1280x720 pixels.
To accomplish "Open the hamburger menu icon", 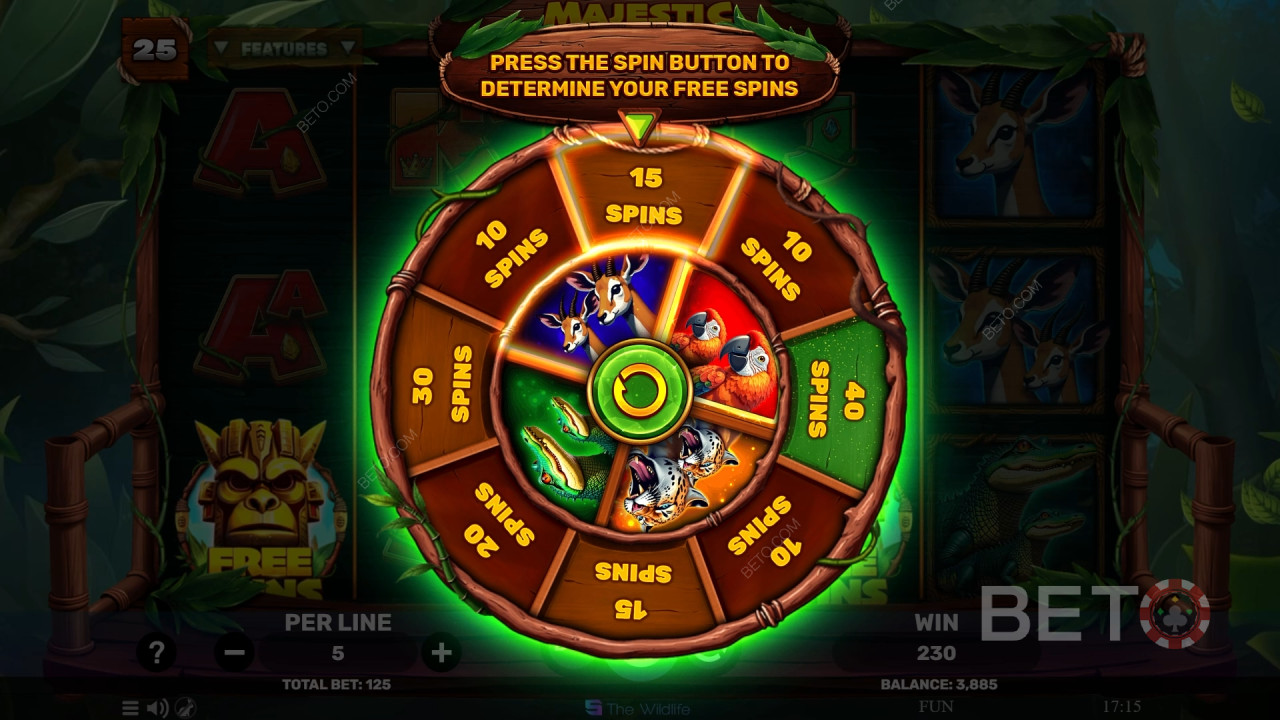I will point(131,708).
